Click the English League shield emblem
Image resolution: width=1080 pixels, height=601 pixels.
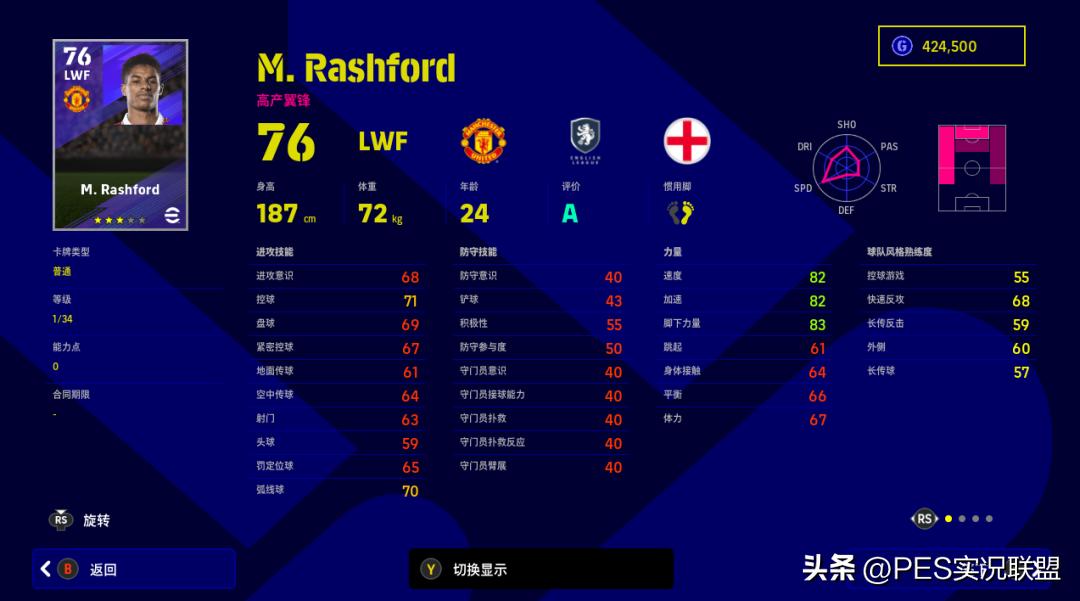[x=584, y=139]
